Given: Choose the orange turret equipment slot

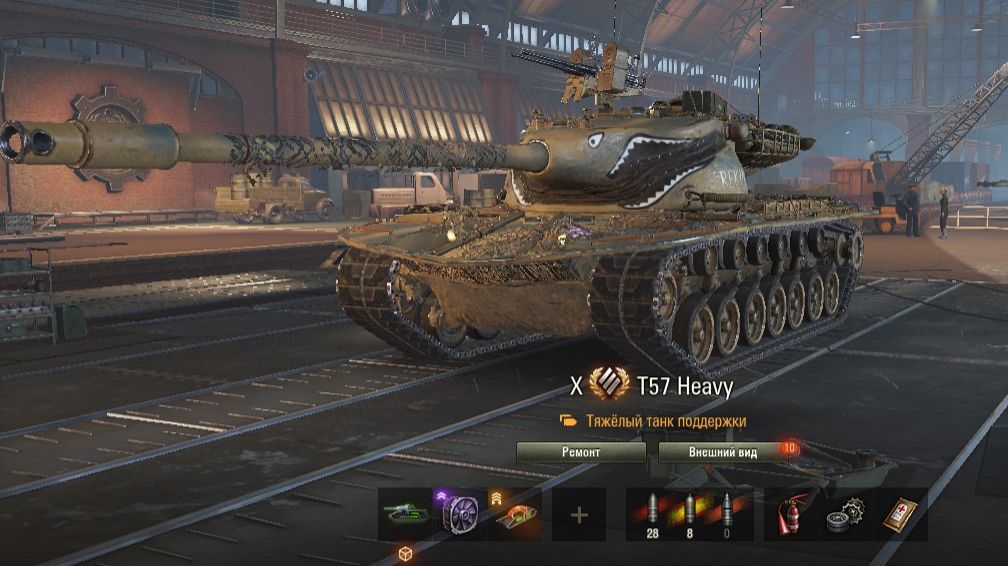Looking at the screenshot, I should [514, 514].
